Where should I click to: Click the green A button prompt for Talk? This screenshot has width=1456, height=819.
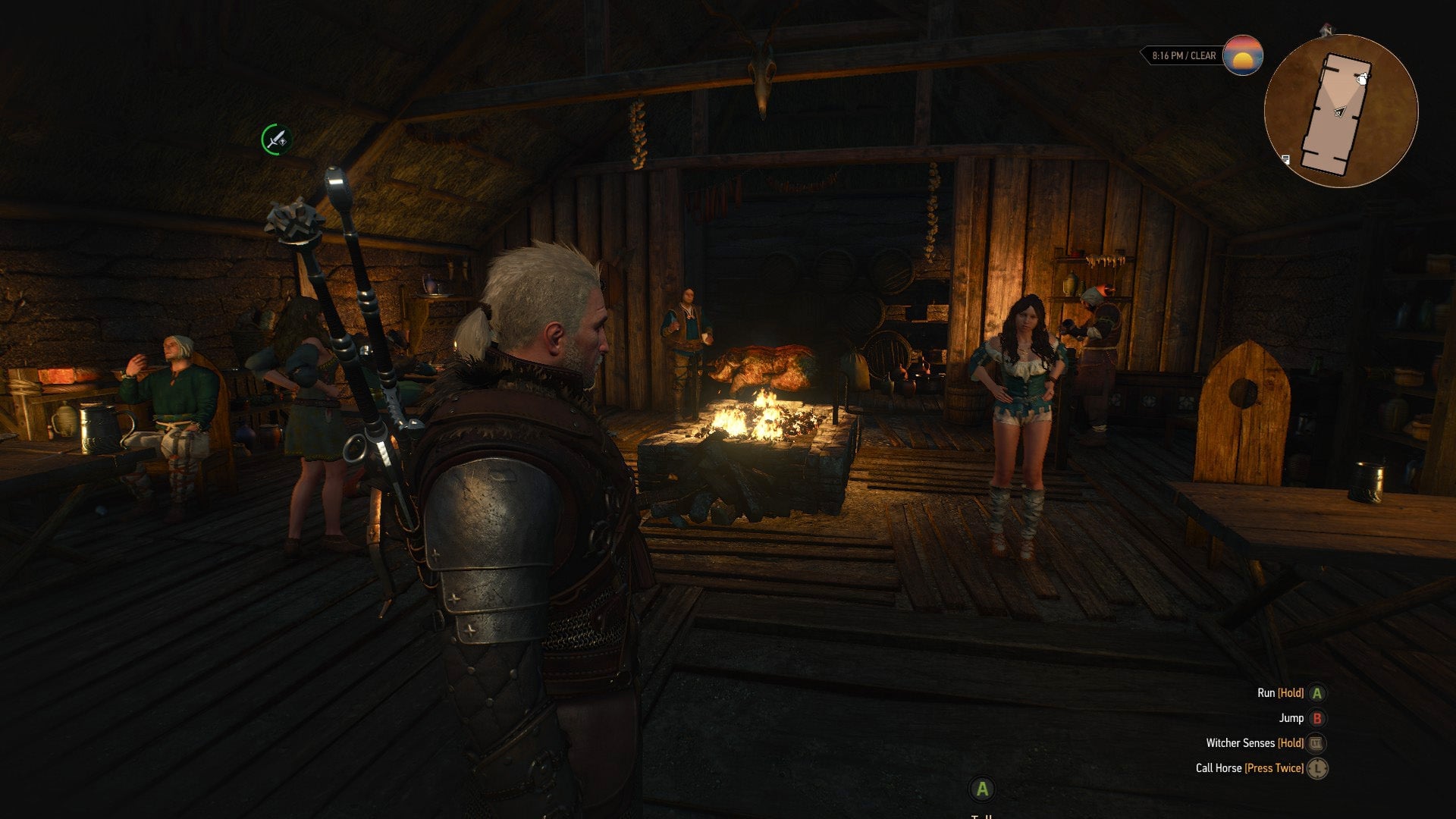[982, 789]
